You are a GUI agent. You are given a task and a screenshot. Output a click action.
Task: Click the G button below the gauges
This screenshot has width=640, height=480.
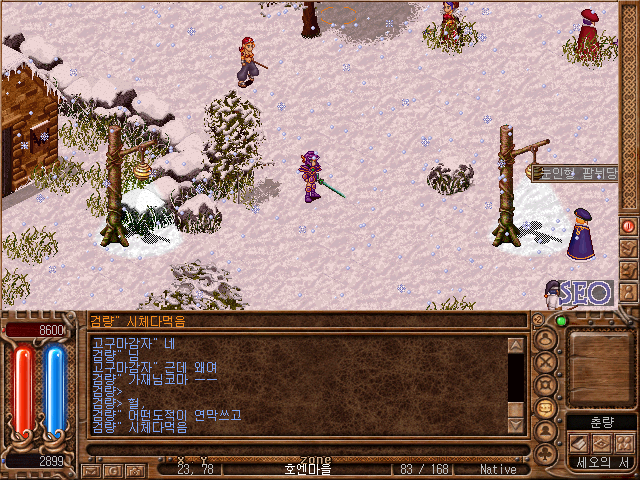click(x=114, y=470)
